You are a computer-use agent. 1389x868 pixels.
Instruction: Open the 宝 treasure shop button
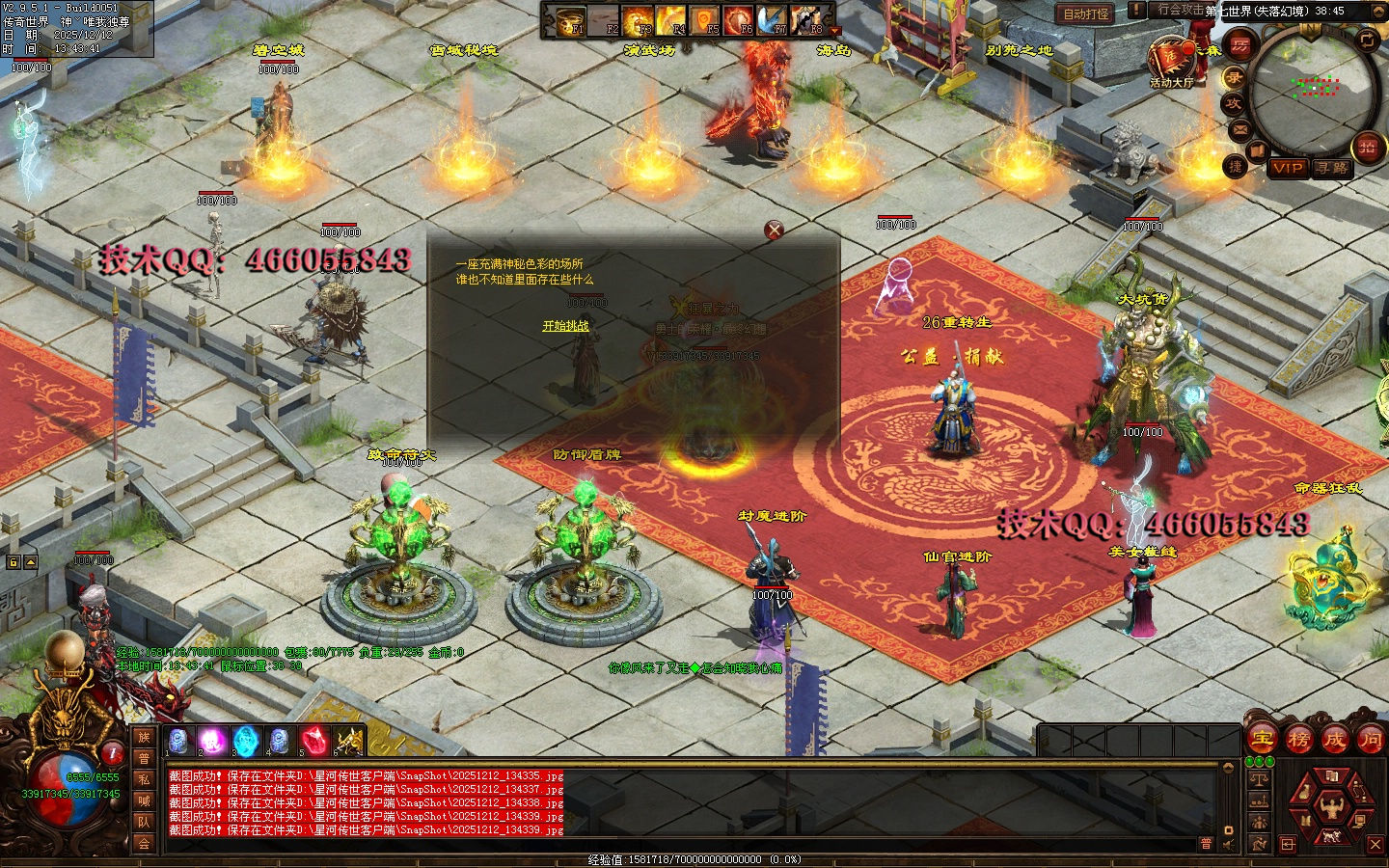(x=1262, y=740)
